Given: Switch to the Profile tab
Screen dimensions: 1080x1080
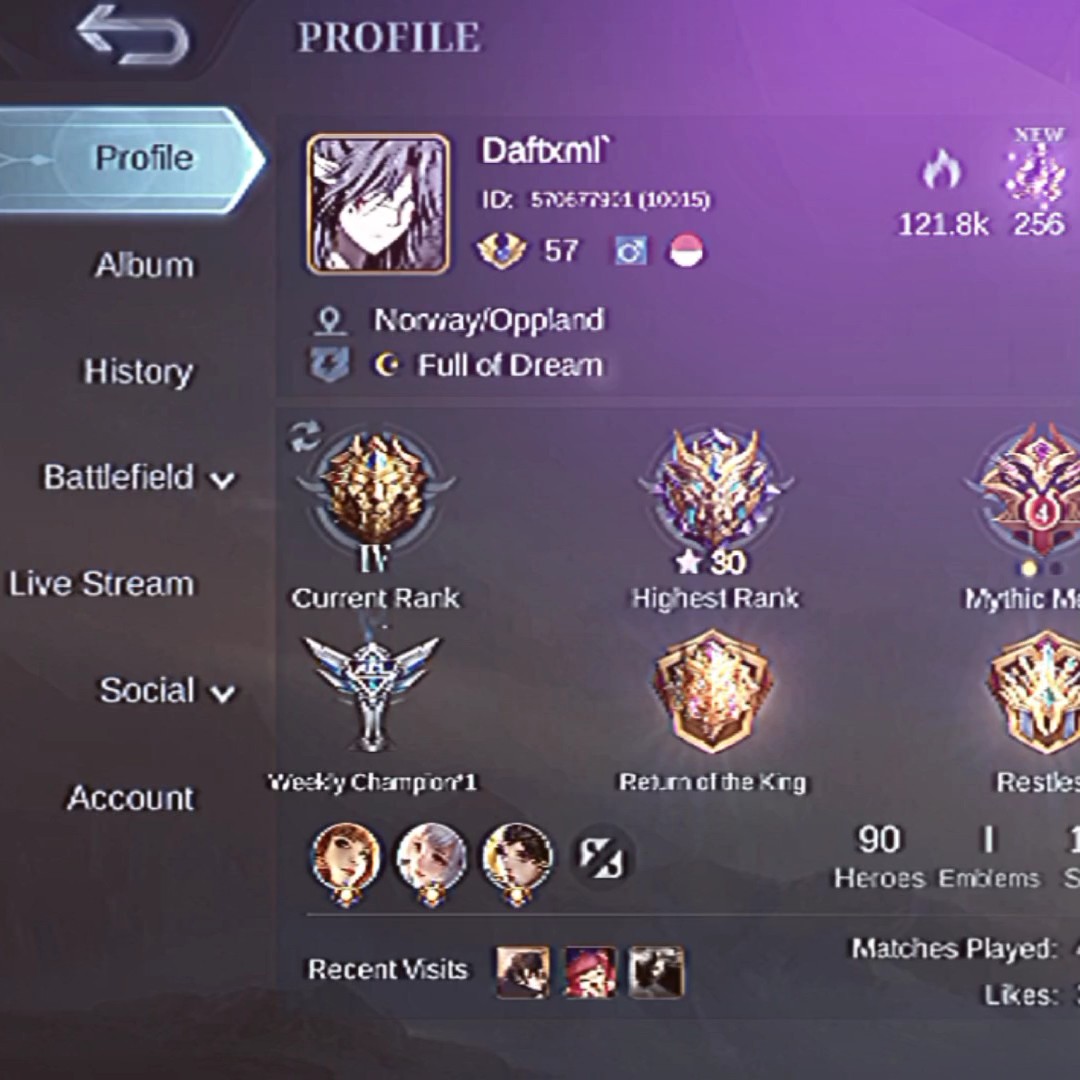Looking at the screenshot, I should 143,159.
